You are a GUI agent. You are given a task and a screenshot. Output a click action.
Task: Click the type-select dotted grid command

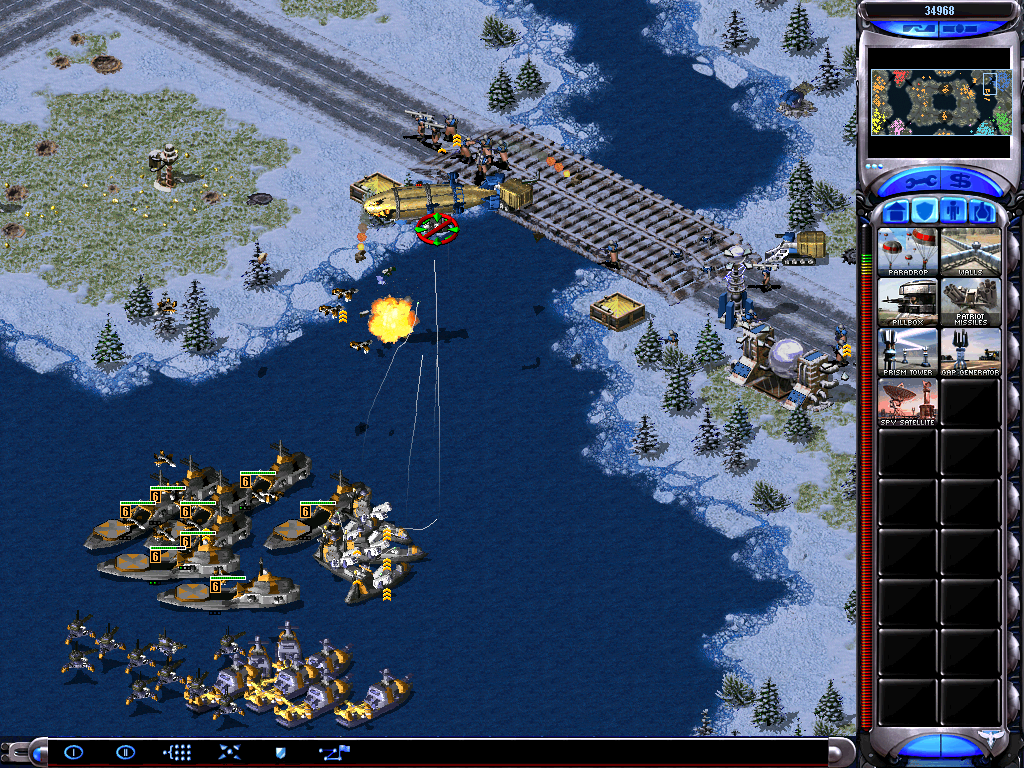point(177,752)
